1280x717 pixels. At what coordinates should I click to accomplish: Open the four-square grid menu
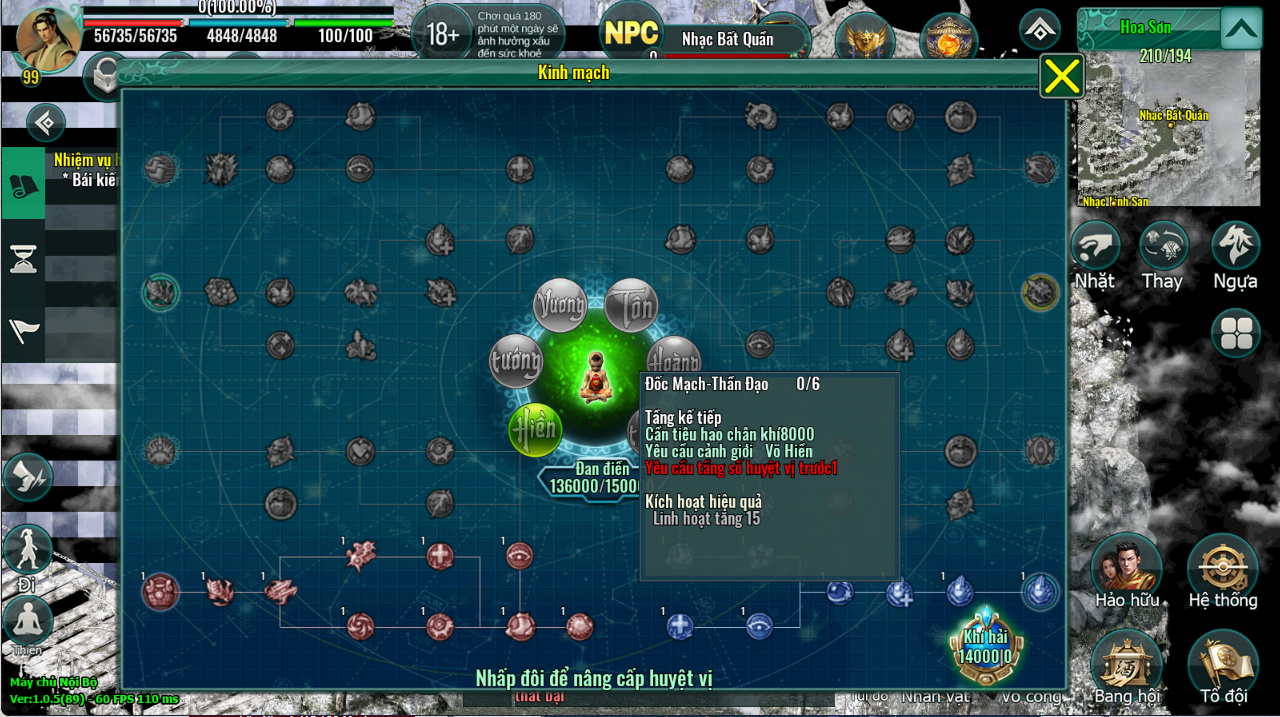coord(1236,333)
